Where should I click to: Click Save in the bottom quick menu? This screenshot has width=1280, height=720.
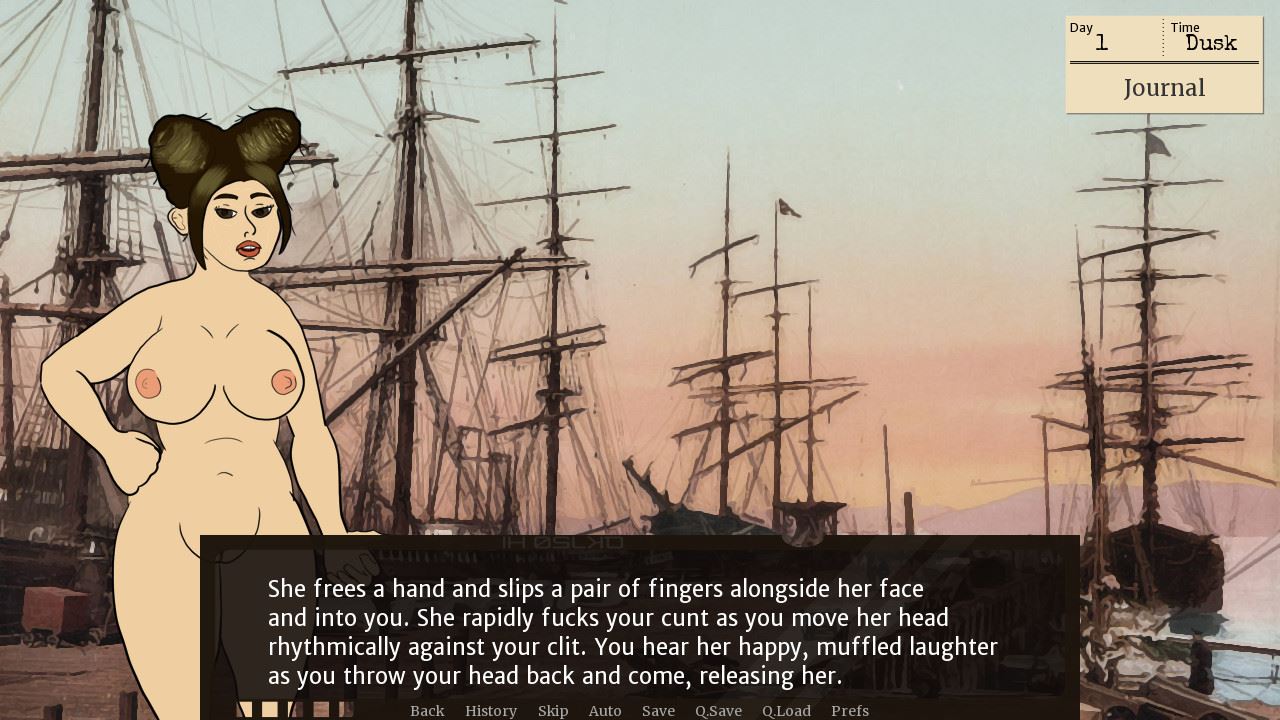[x=658, y=711]
